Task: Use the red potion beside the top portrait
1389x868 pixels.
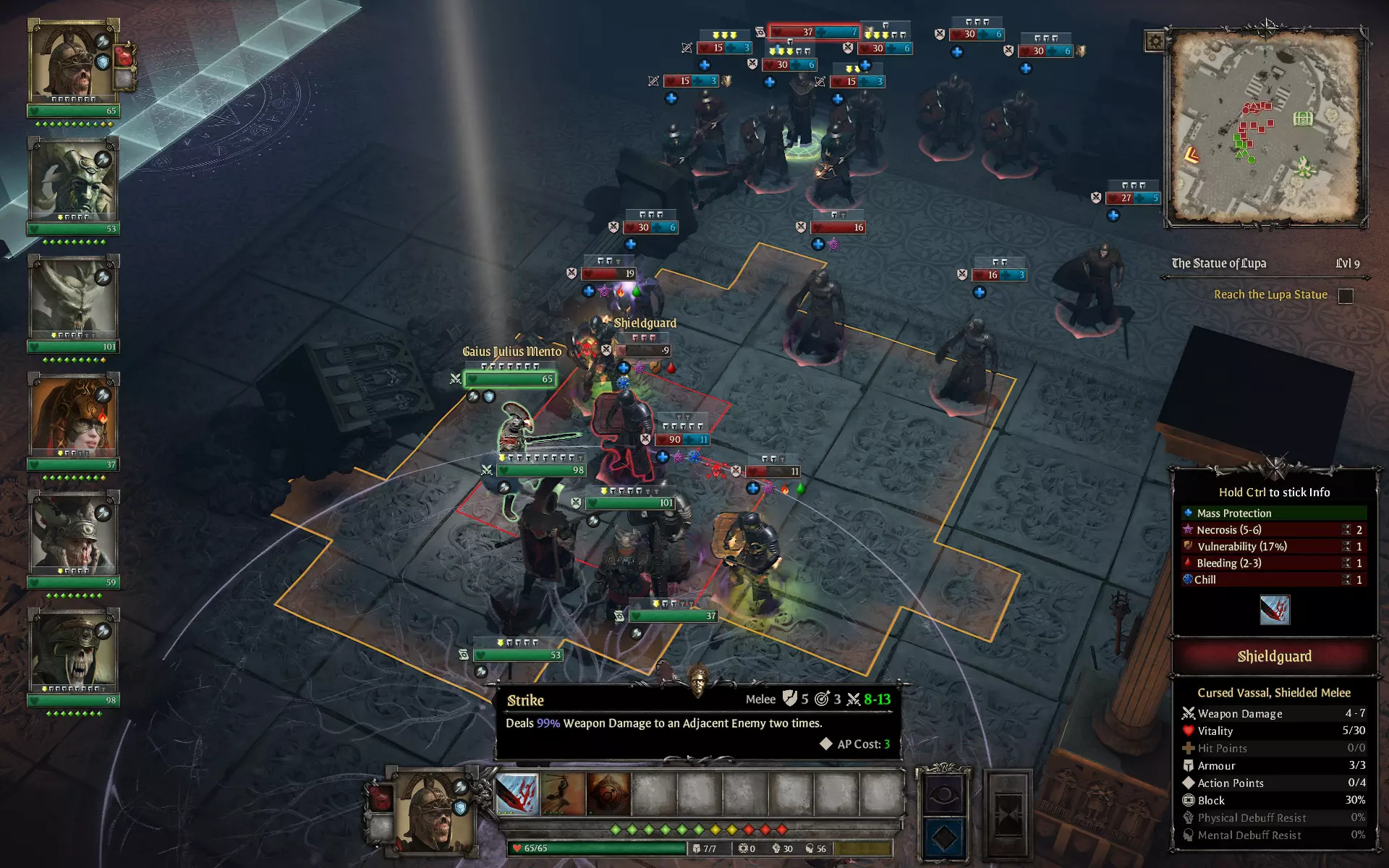Action: (125, 55)
